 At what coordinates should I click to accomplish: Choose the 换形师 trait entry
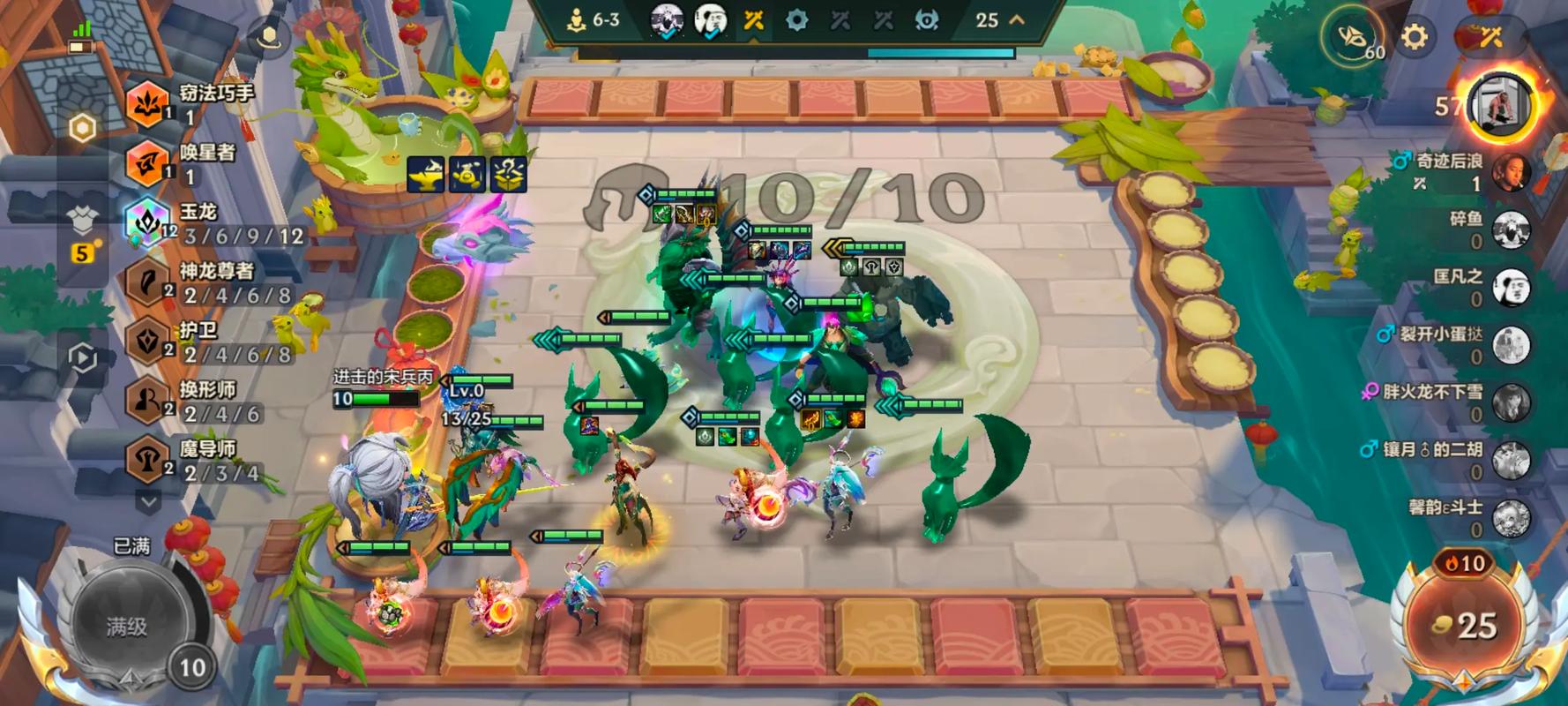[x=147, y=401]
